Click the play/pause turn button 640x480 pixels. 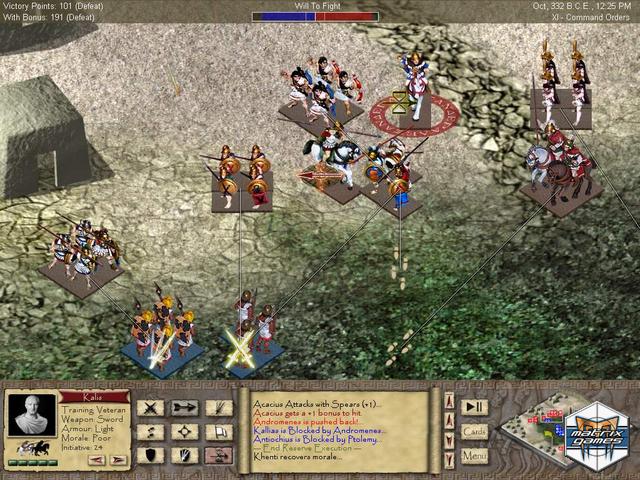[474, 406]
